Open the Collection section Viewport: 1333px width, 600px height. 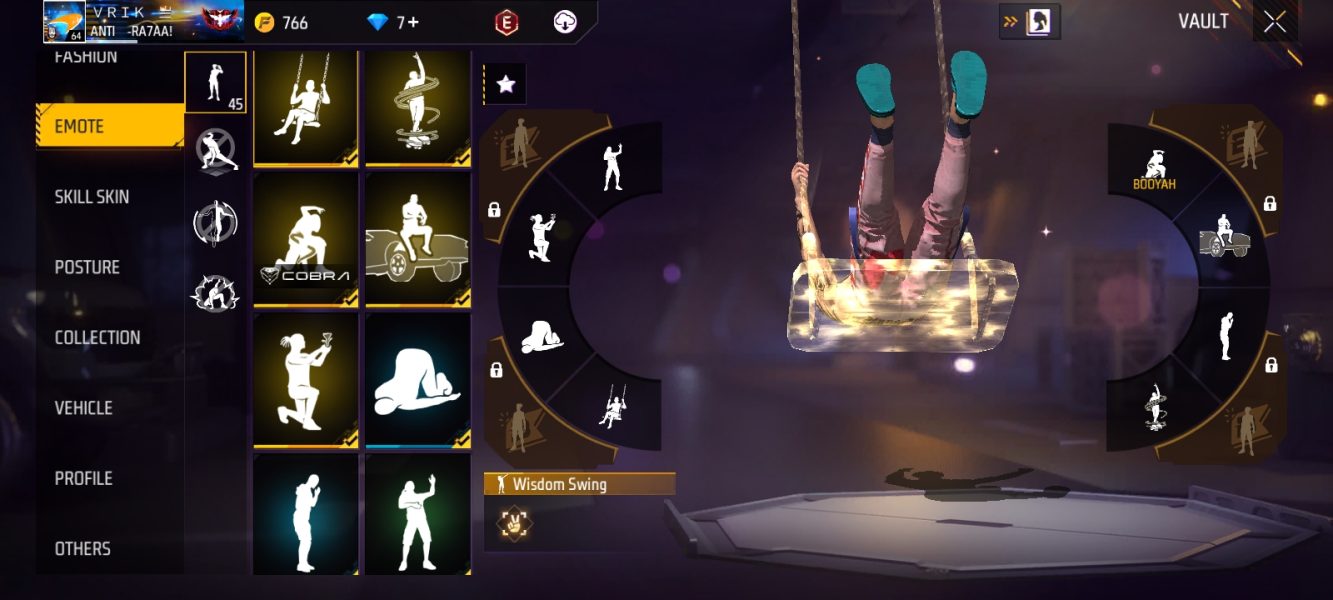coord(97,338)
